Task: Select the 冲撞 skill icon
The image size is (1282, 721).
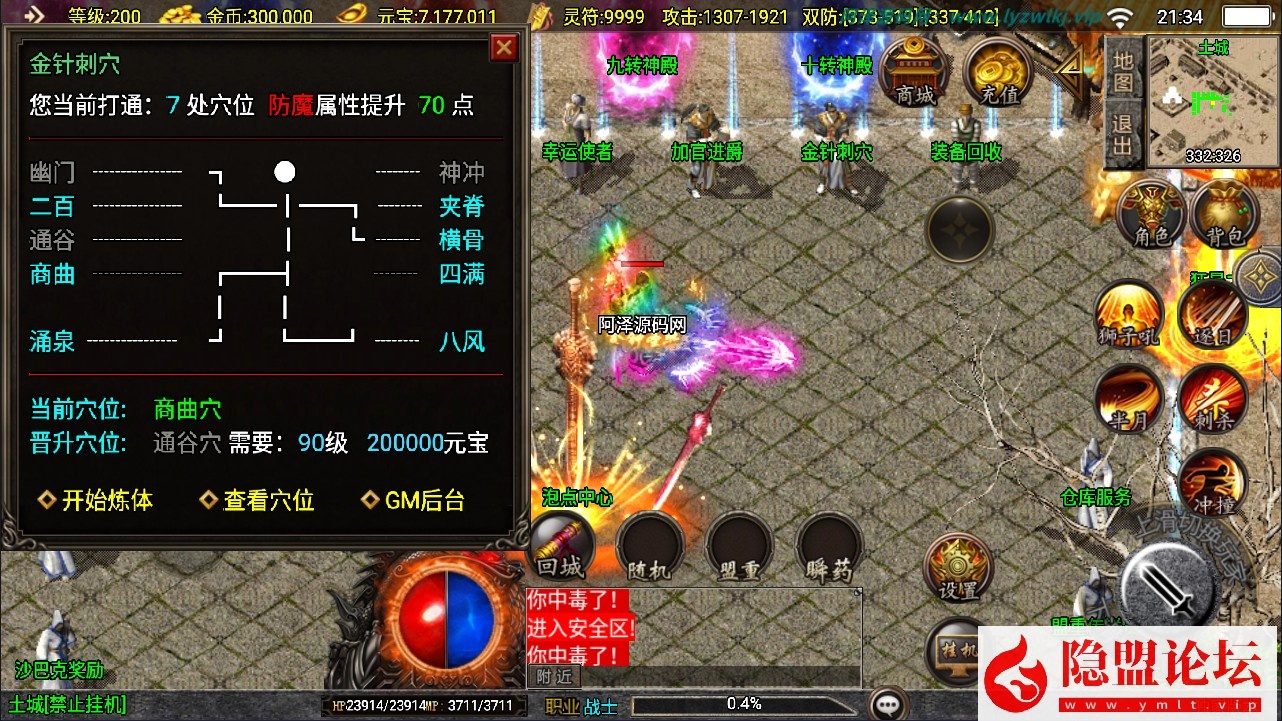Action: coord(1213,483)
